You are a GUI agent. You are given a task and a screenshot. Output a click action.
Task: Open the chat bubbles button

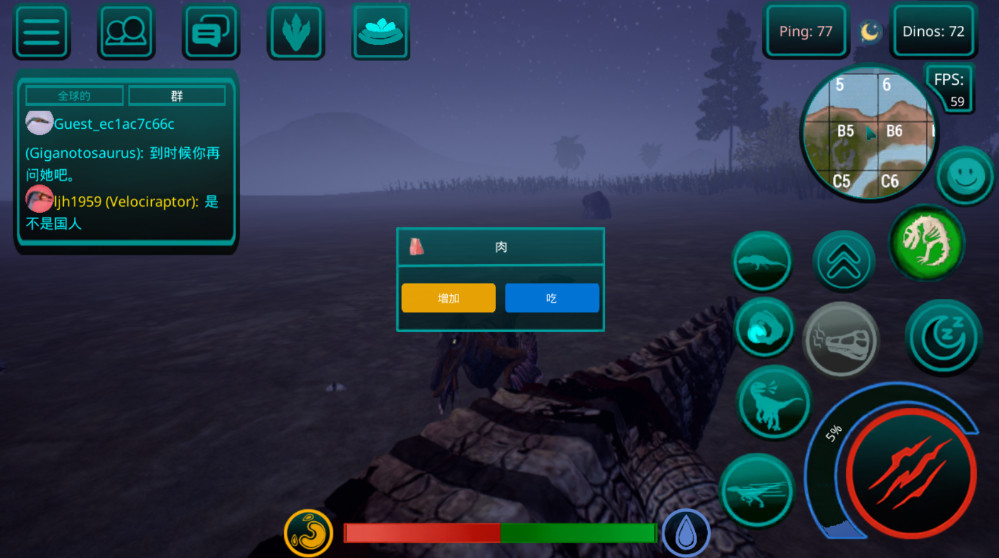(210, 32)
